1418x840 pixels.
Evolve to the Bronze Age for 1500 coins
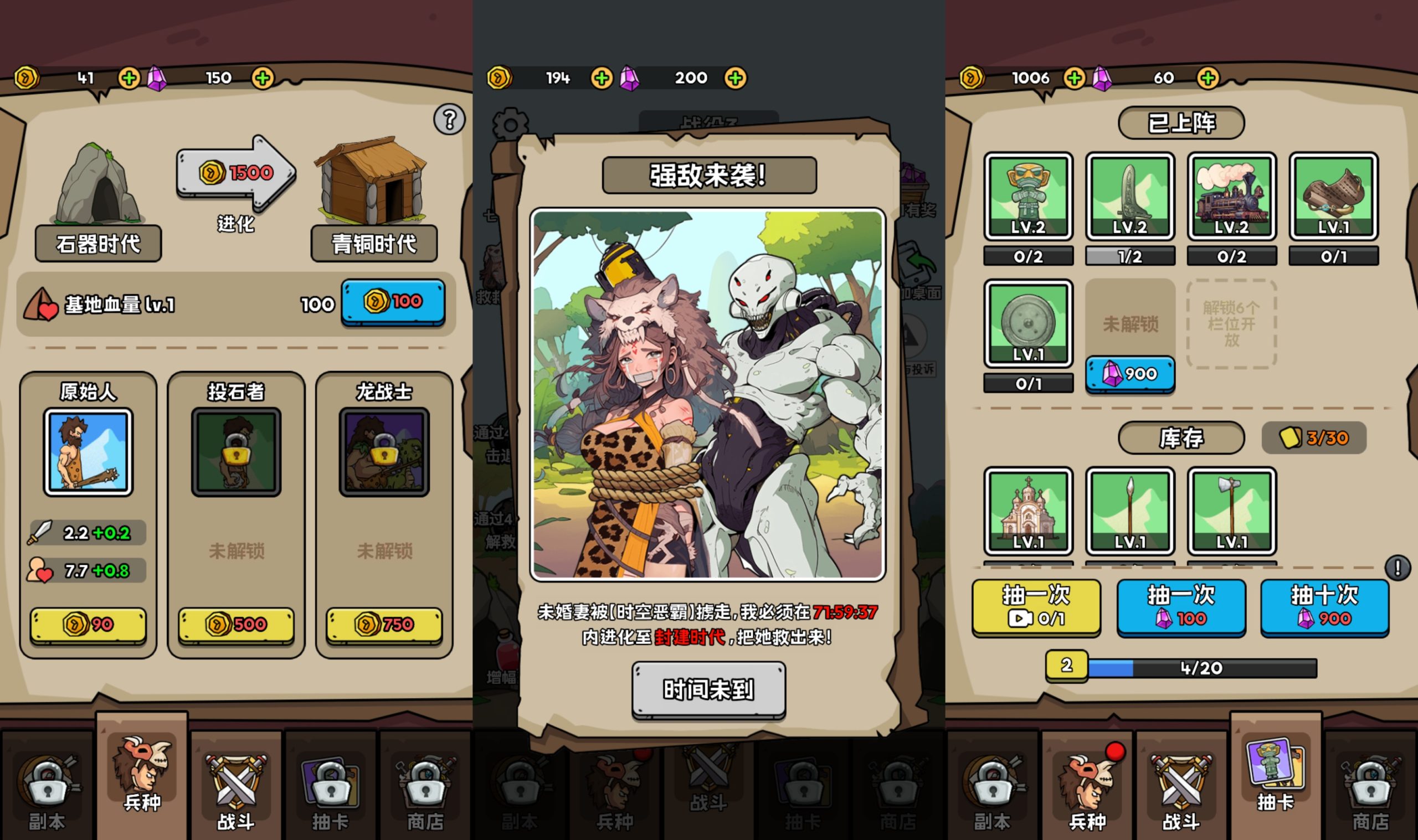pyautogui.click(x=236, y=173)
